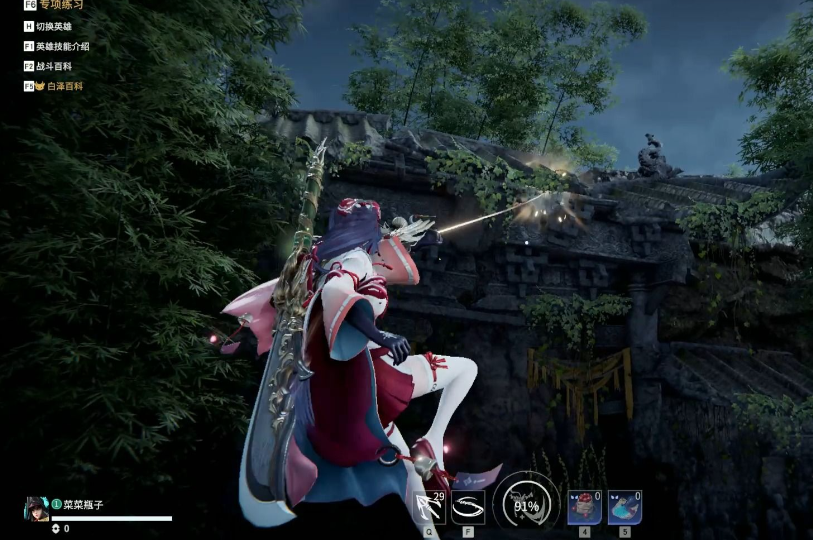This screenshot has width=813, height=540.
Task: Use the red pouch item slot
Action: pos(584,507)
